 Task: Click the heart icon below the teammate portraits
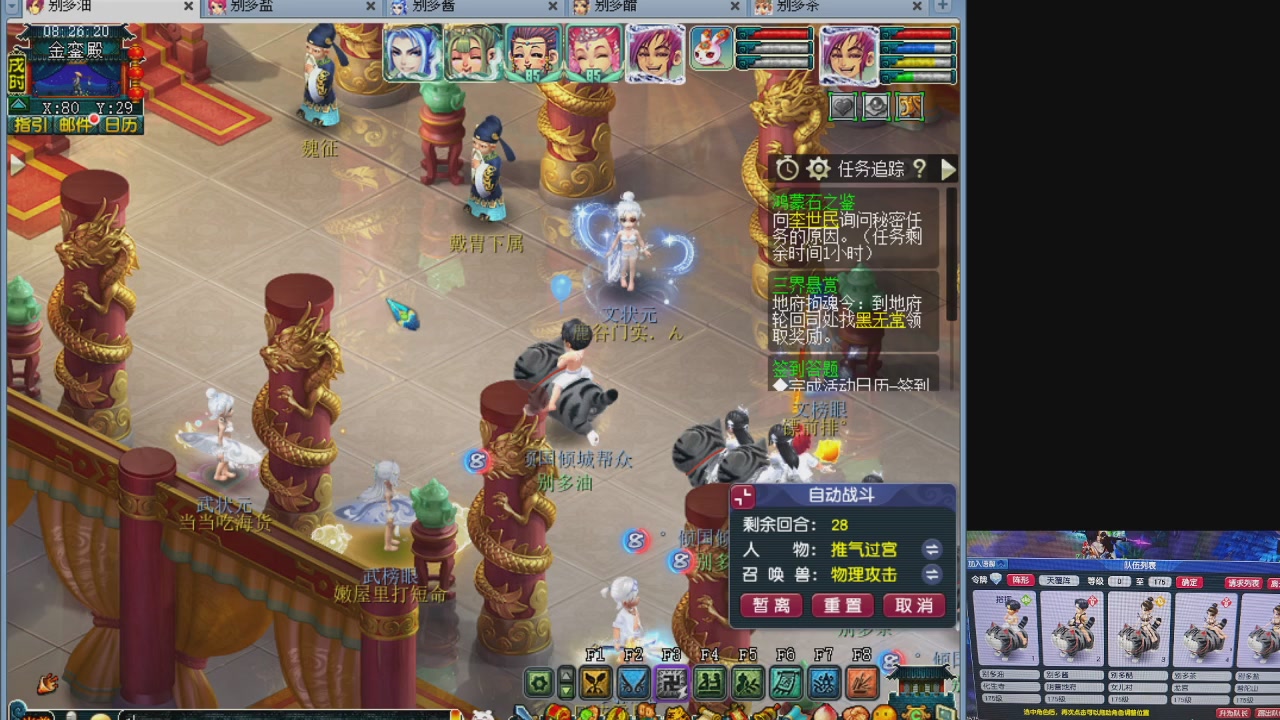(x=842, y=106)
